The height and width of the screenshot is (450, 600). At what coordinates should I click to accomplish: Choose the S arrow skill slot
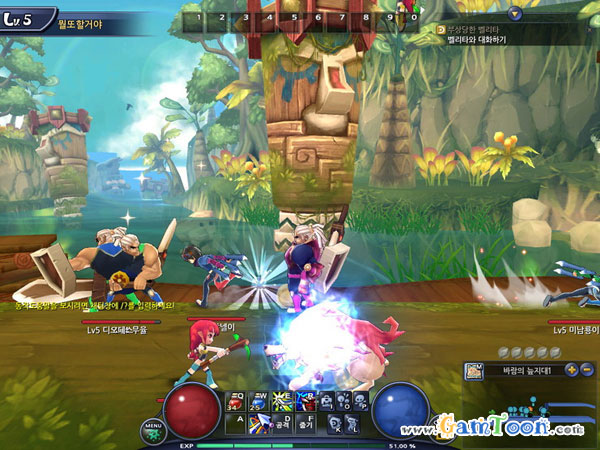[260, 425]
